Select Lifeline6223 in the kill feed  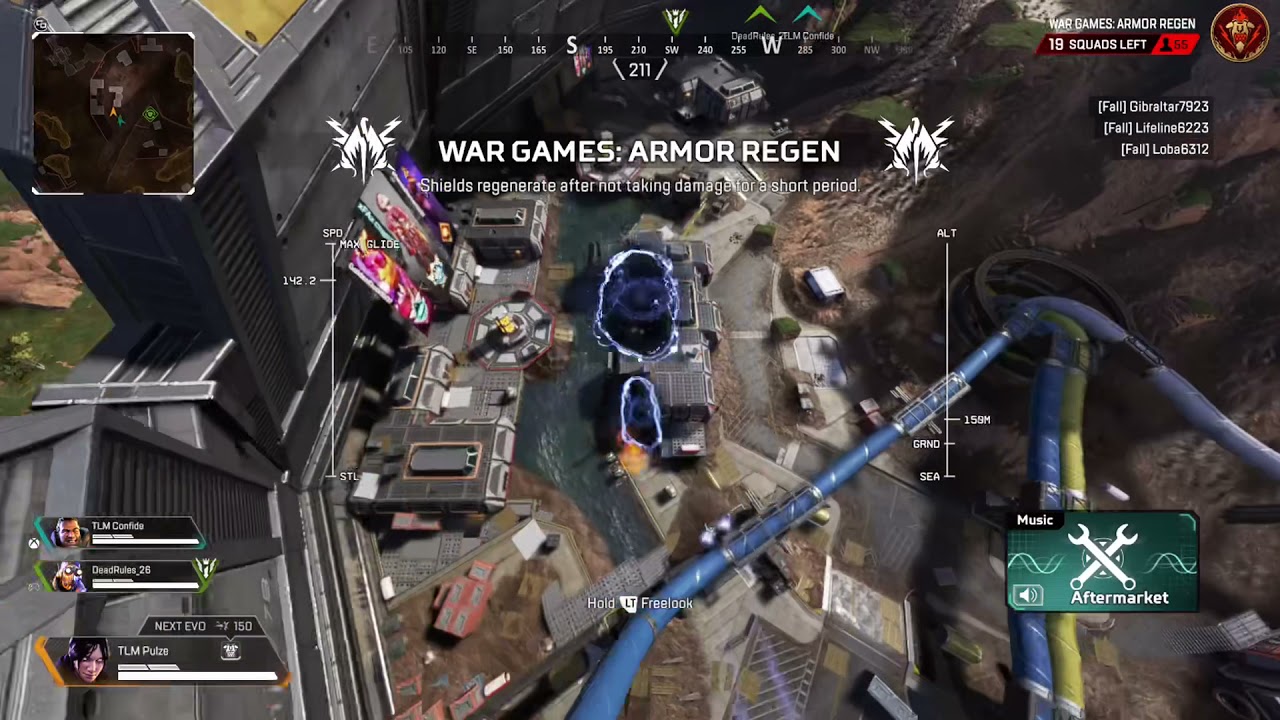coord(1156,128)
